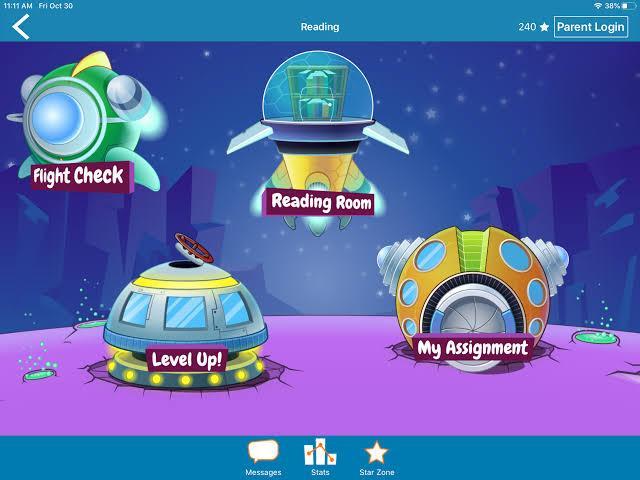Screen dimensions: 640x480
Task: Open Messages
Action: click(x=263, y=457)
